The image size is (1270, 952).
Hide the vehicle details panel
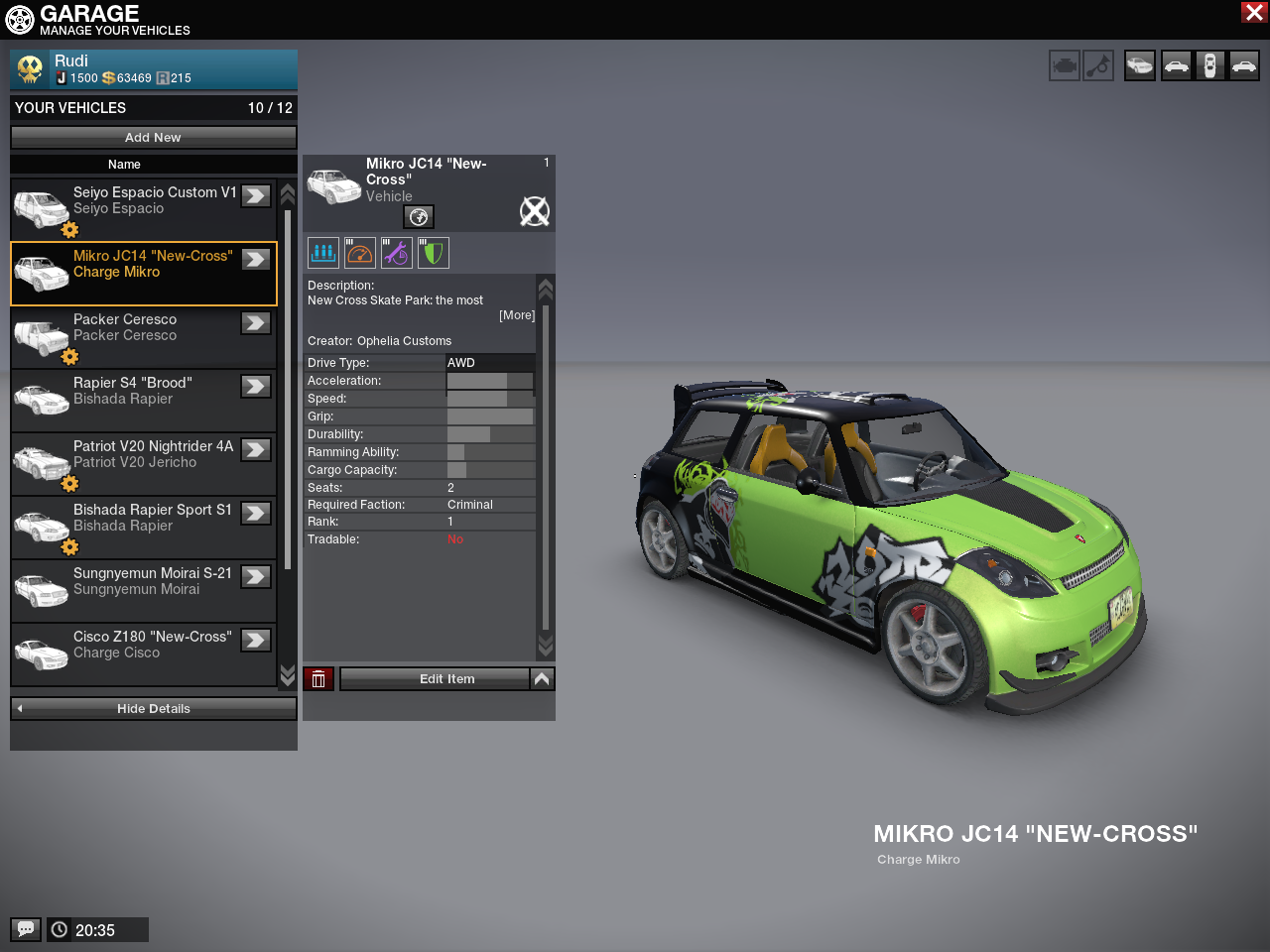[153, 709]
